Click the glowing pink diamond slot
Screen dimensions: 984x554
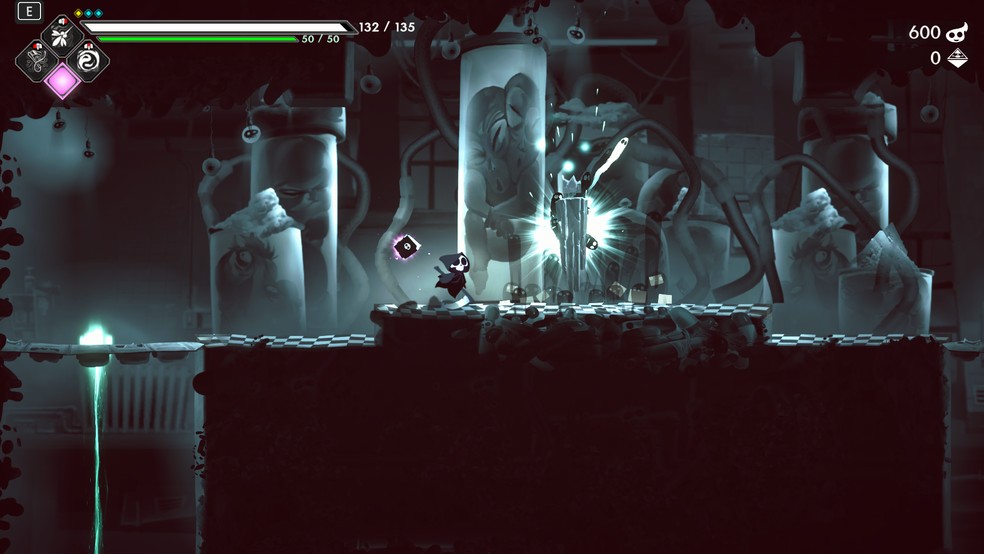click(x=62, y=81)
